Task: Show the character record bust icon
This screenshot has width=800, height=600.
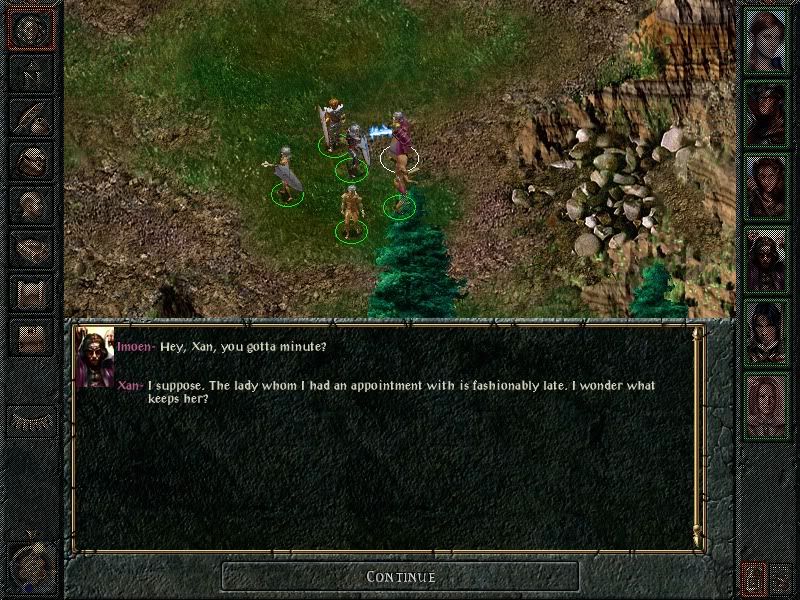Action: [30, 204]
